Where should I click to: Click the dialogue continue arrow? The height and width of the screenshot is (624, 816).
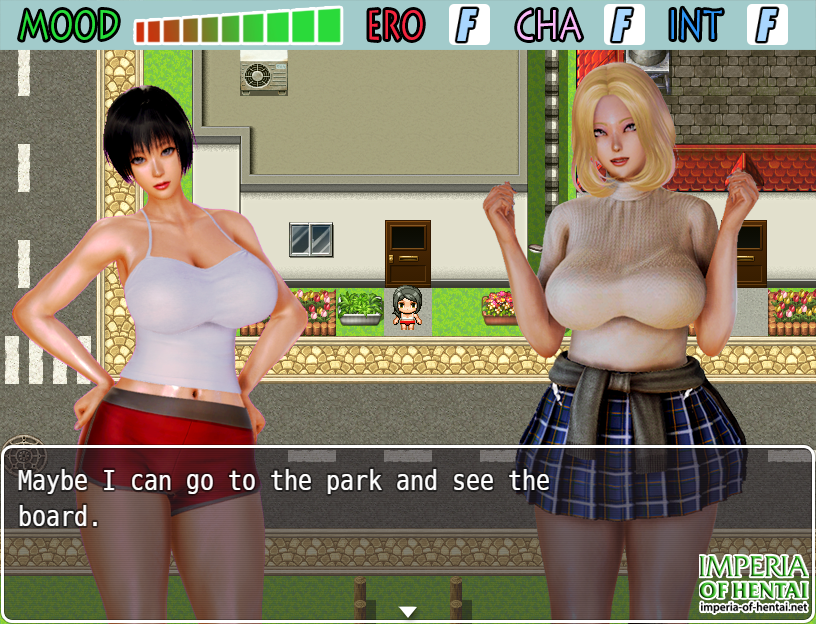coord(408,611)
